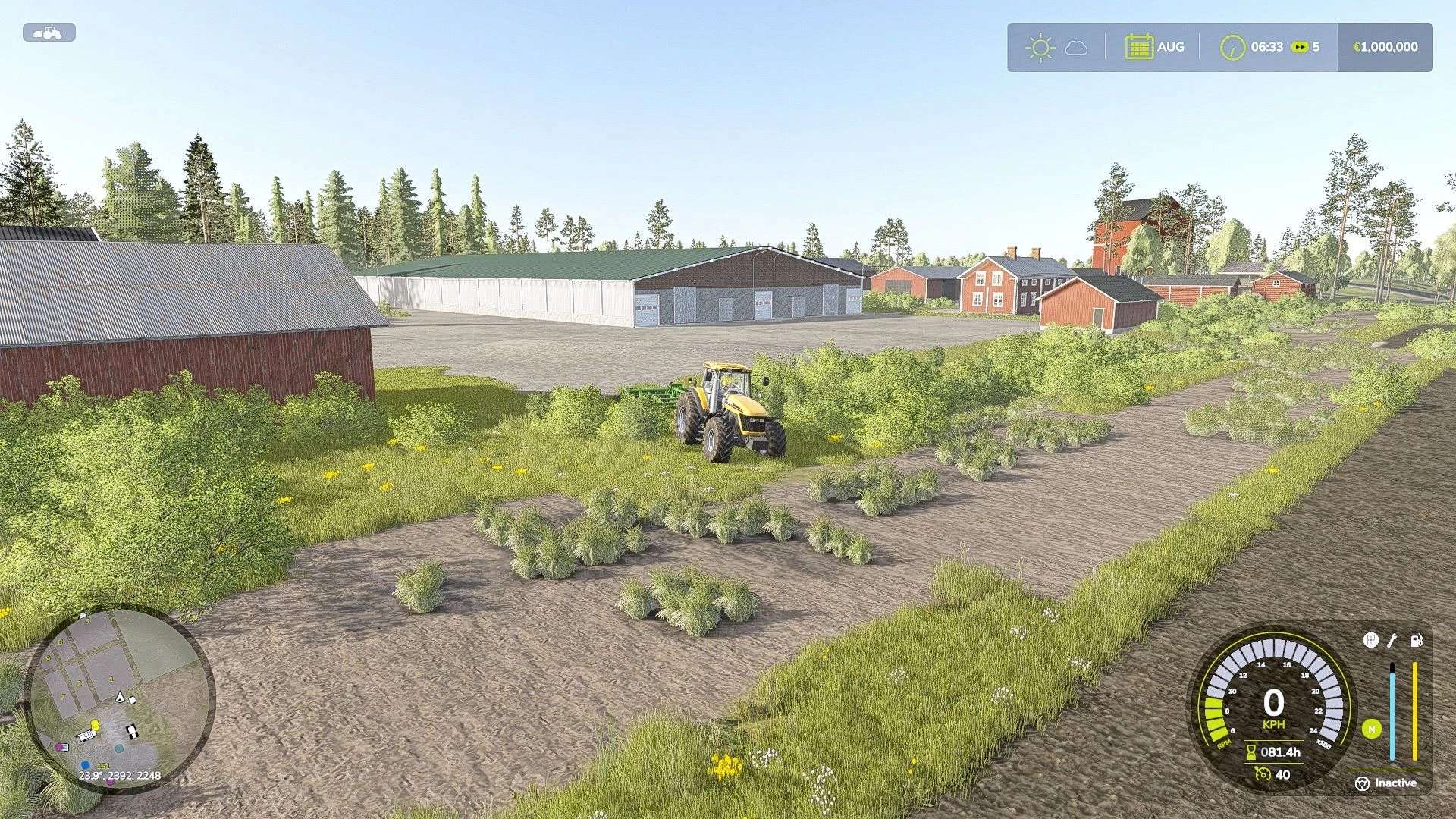Toggle the x5 time acceleration indicator
1456x819 pixels.
[1307, 46]
